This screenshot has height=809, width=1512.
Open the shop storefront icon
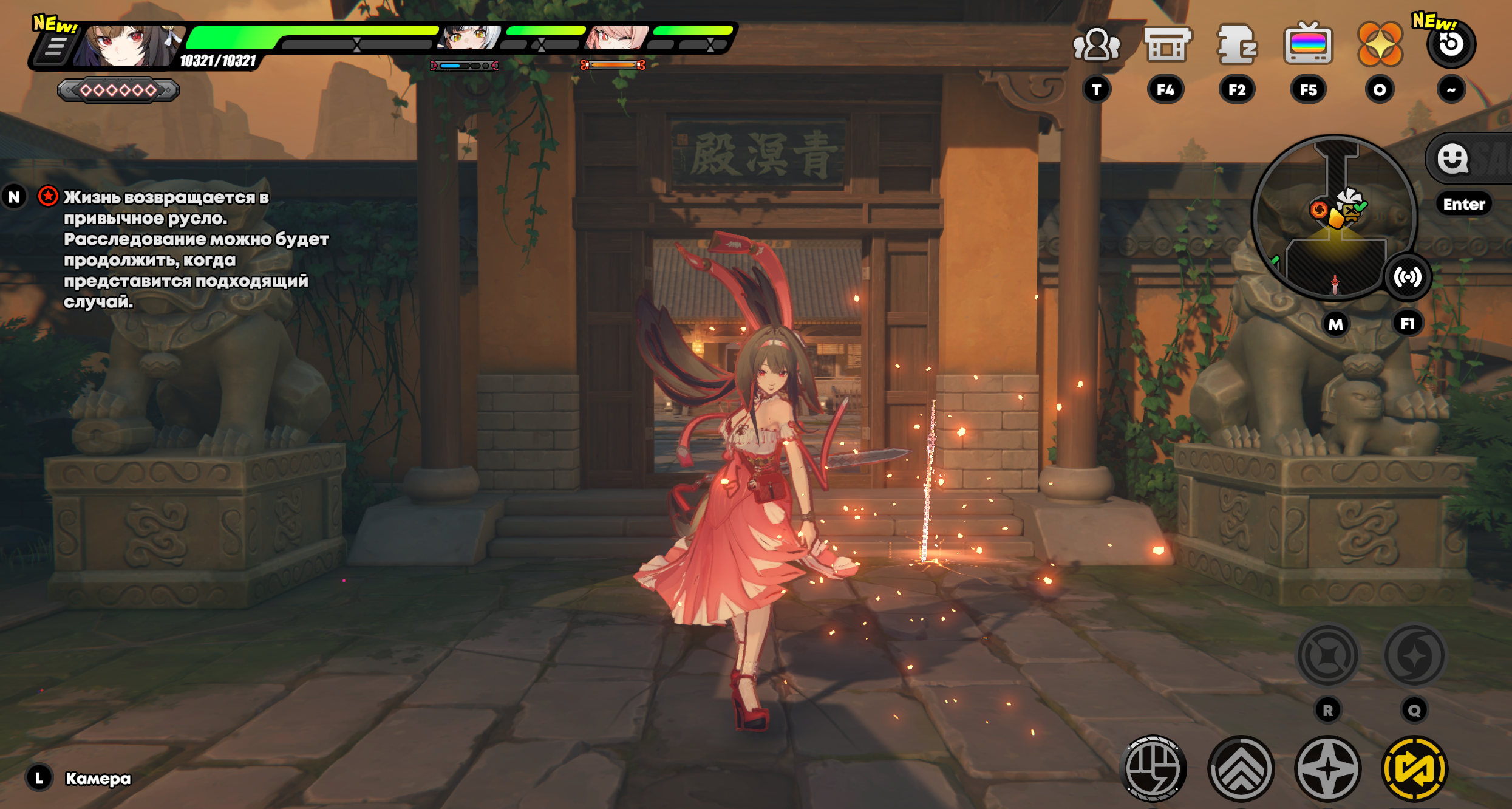1166,44
